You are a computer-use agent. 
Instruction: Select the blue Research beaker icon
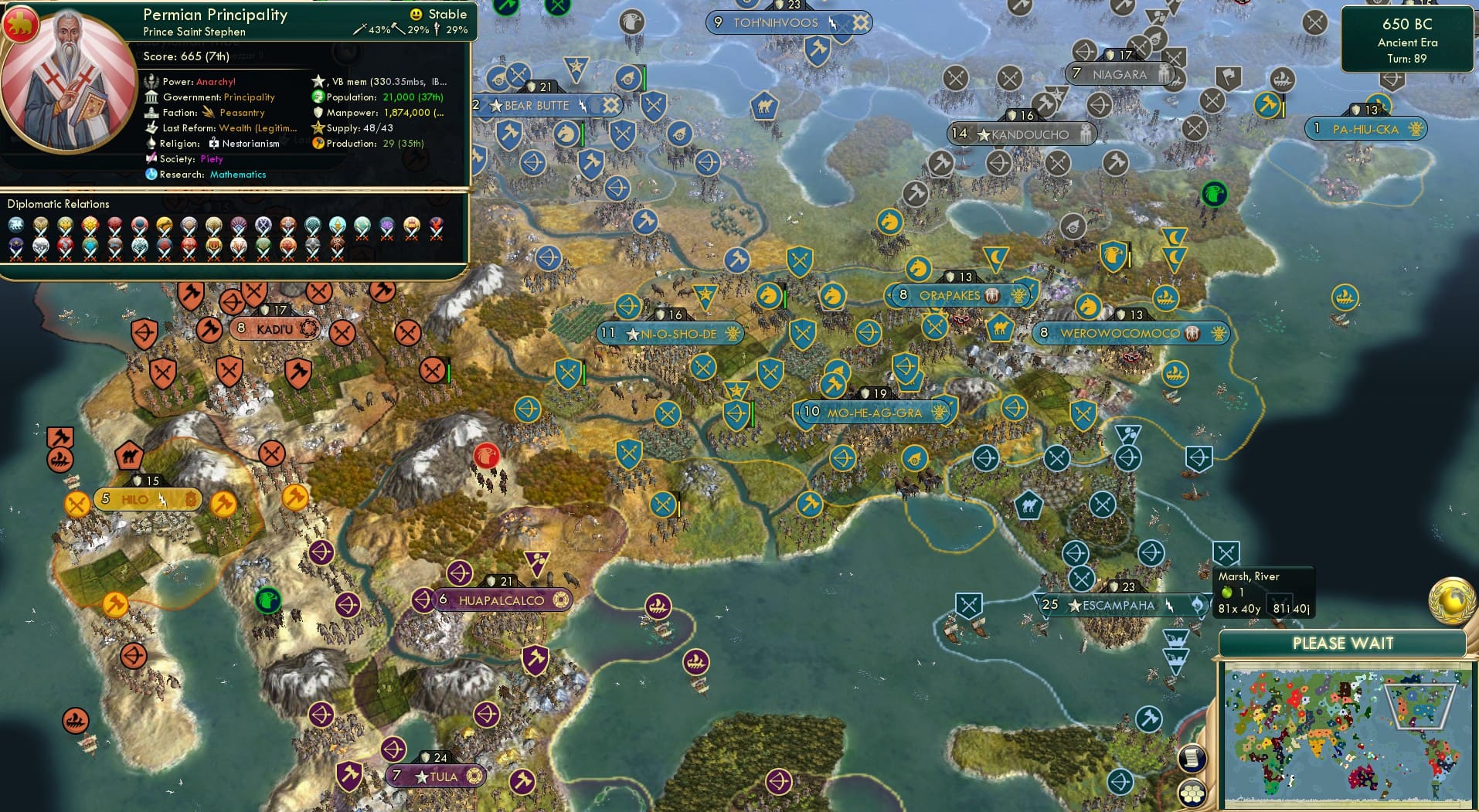151,175
